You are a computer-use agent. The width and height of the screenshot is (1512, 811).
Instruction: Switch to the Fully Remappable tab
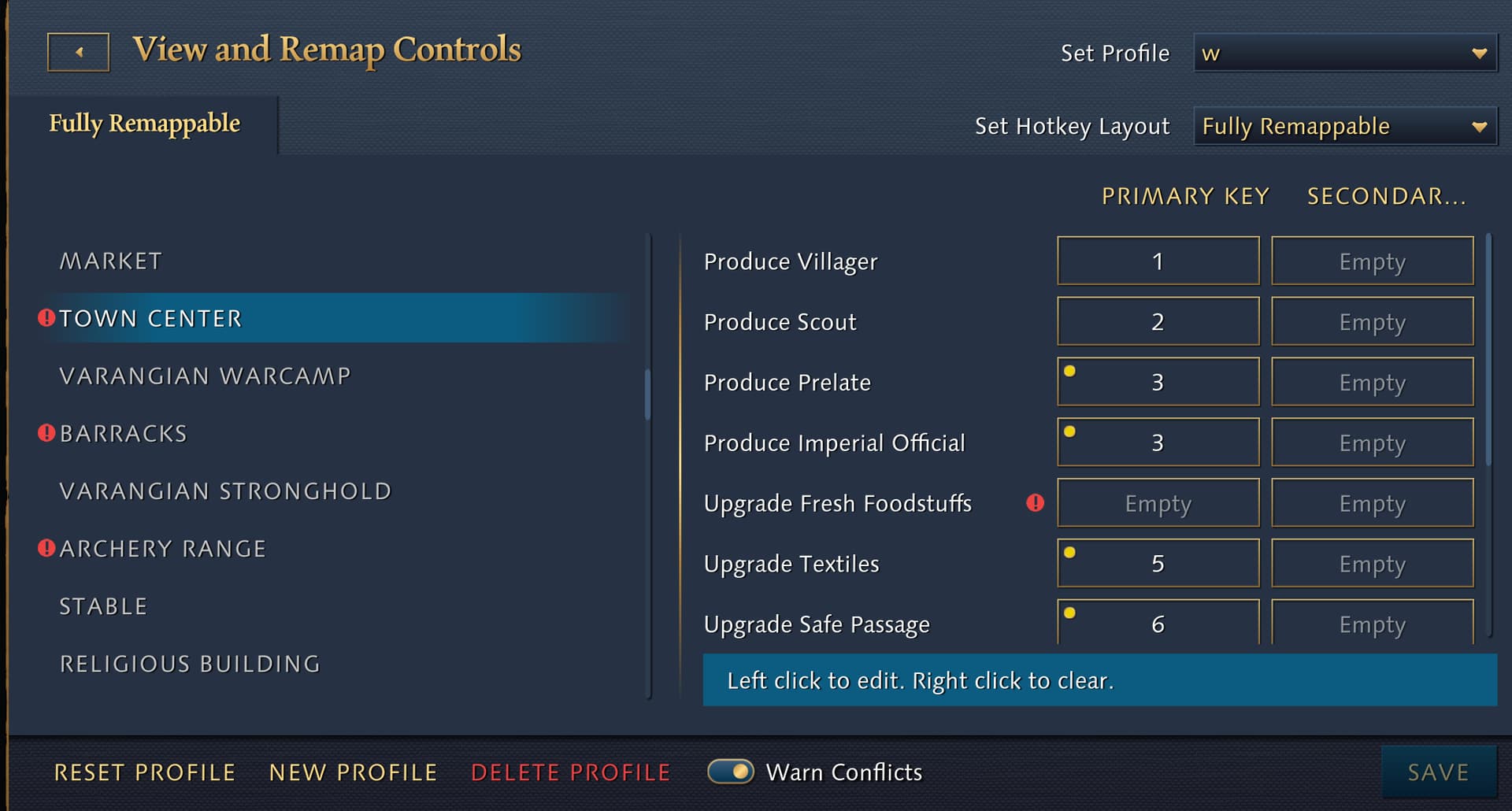click(x=145, y=124)
